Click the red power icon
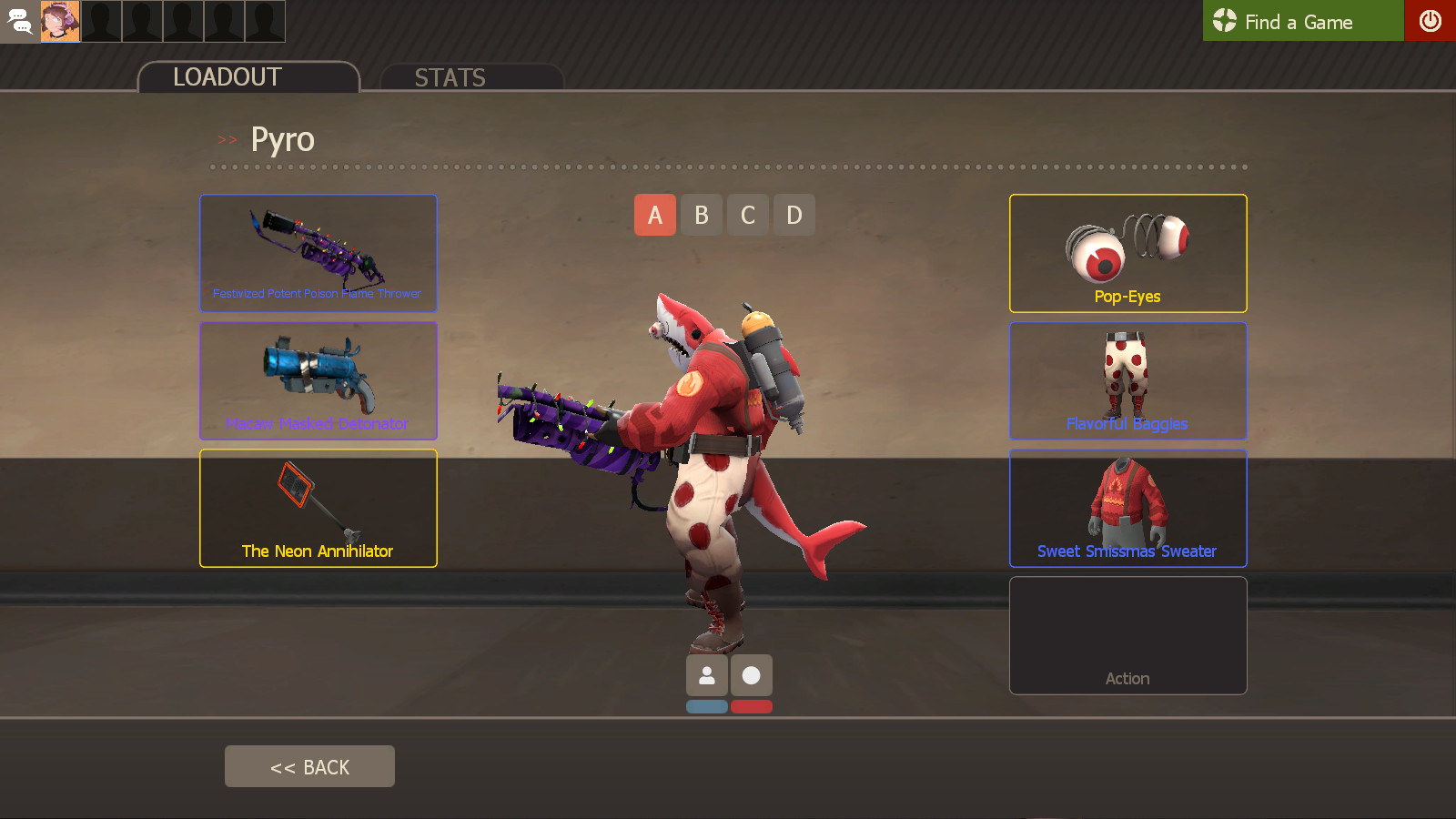Image resolution: width=1456 pixels, height=819 pixels. (1431, 21)
